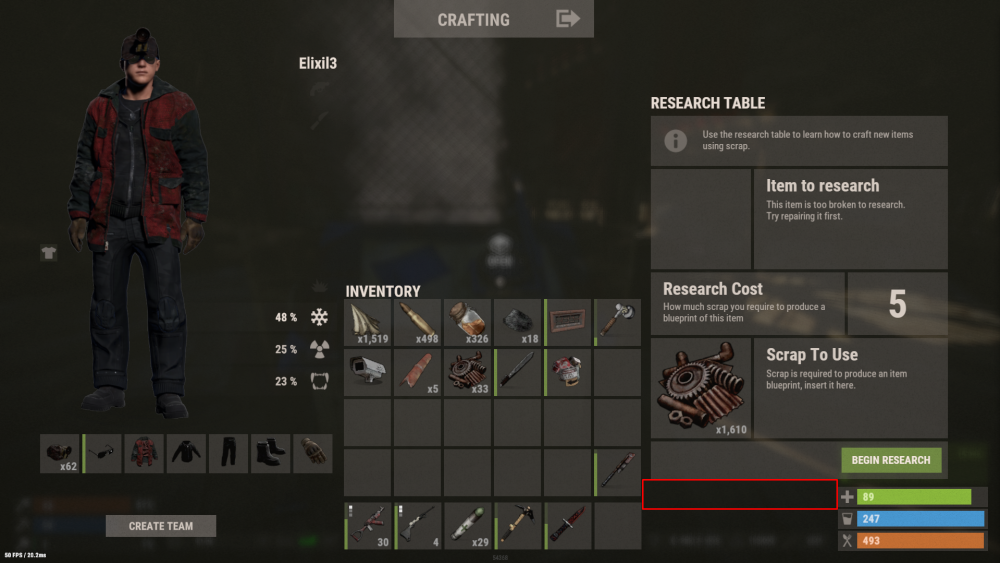Screen dimensions: 1000x563
Task: Select the scrap pile in Scrap To Use
Action: coord(701,389)
